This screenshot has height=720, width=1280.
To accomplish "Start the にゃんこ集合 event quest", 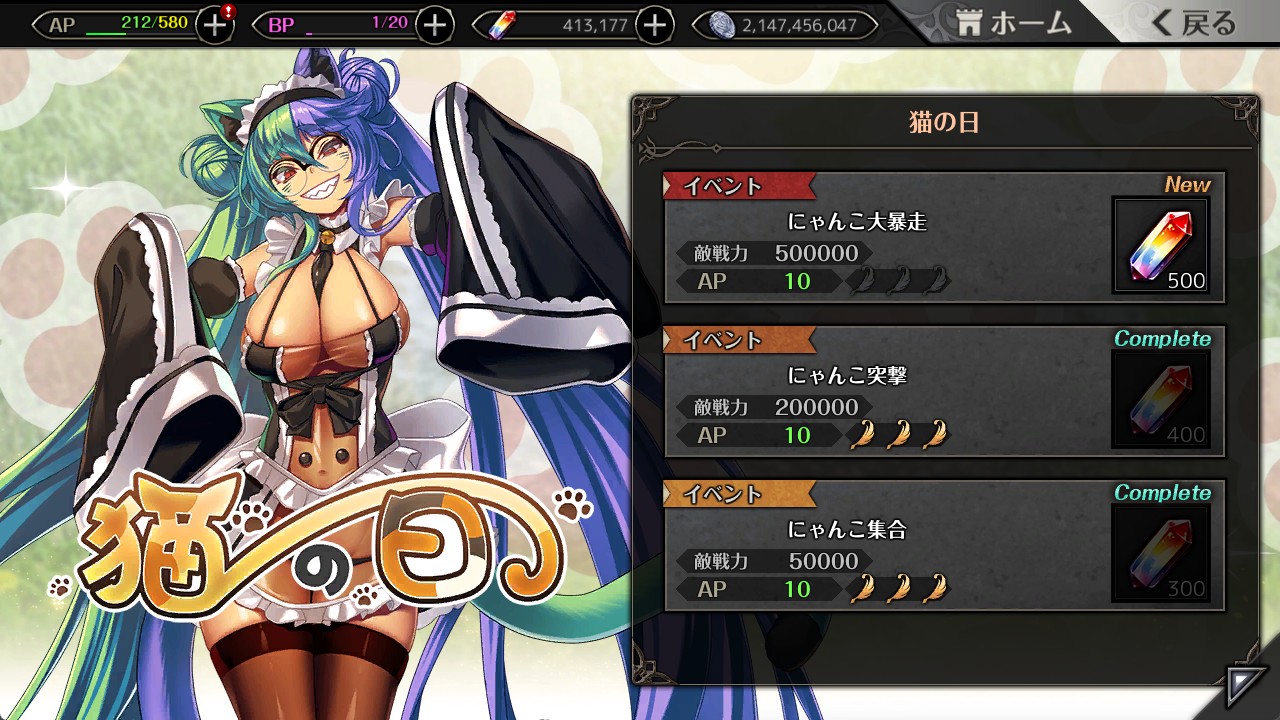I will point(885,546).
